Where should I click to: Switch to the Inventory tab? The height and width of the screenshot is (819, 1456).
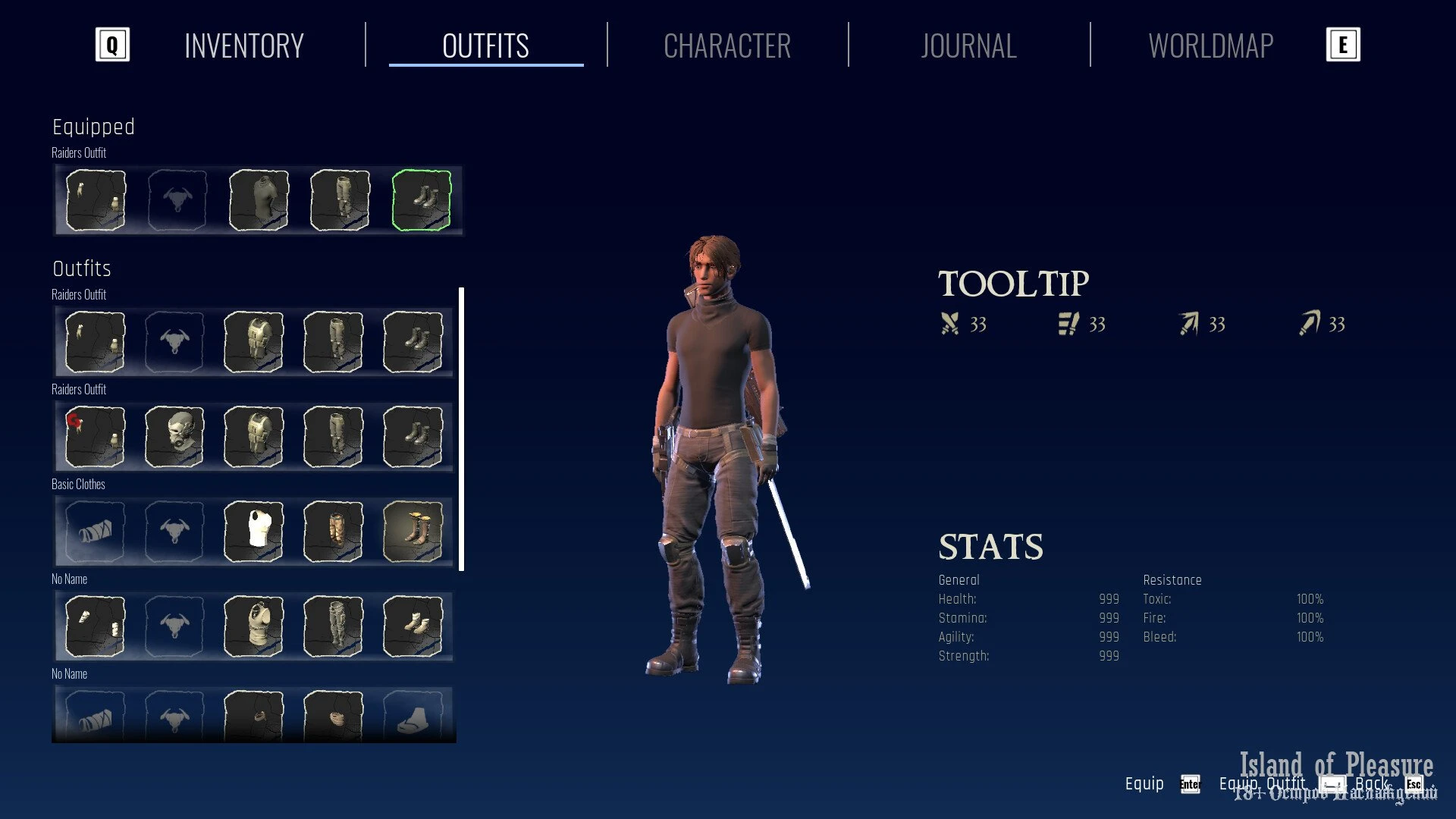tap(243, 46)
